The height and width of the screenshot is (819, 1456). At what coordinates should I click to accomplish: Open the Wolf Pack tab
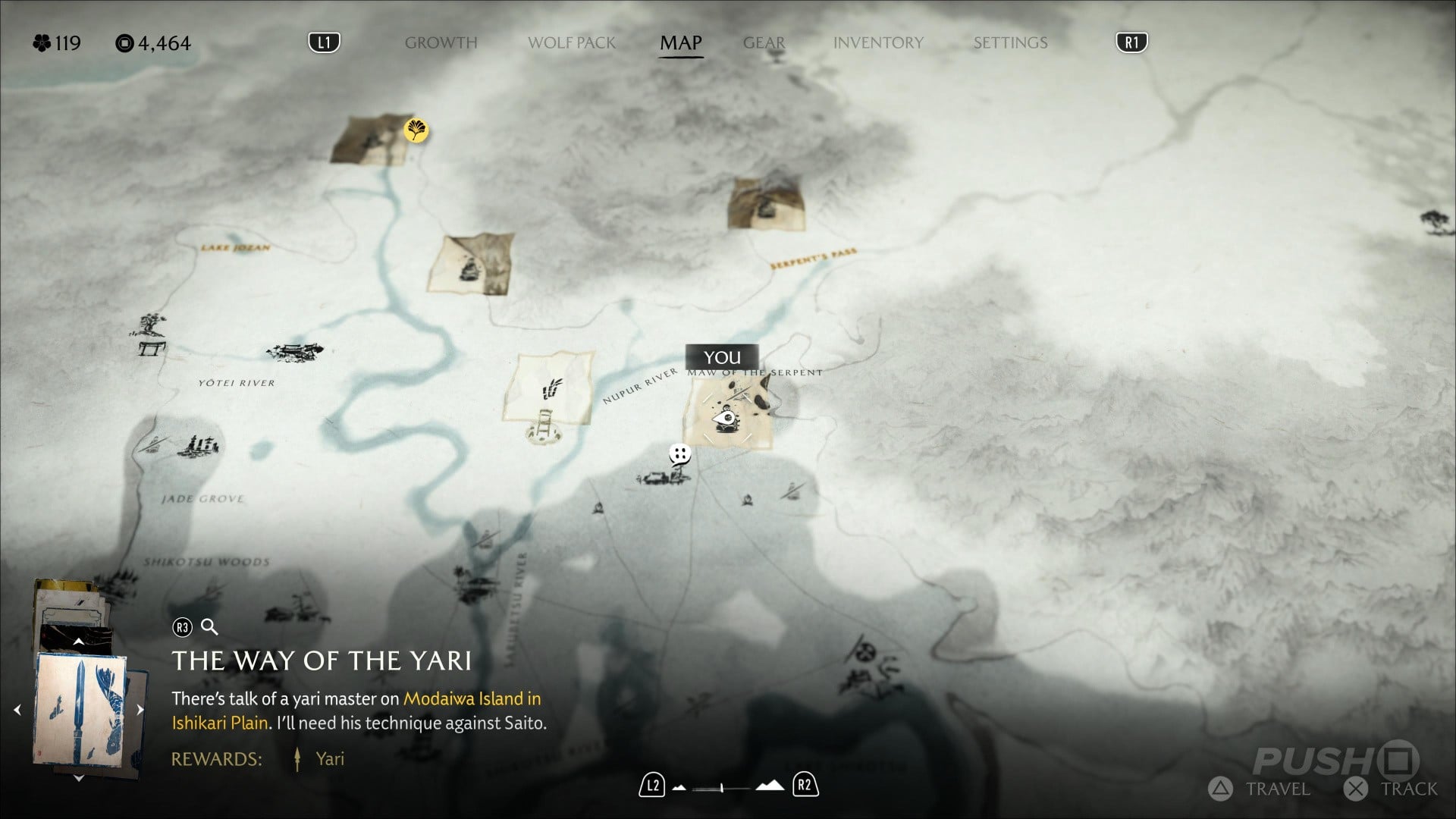point(572,42)
